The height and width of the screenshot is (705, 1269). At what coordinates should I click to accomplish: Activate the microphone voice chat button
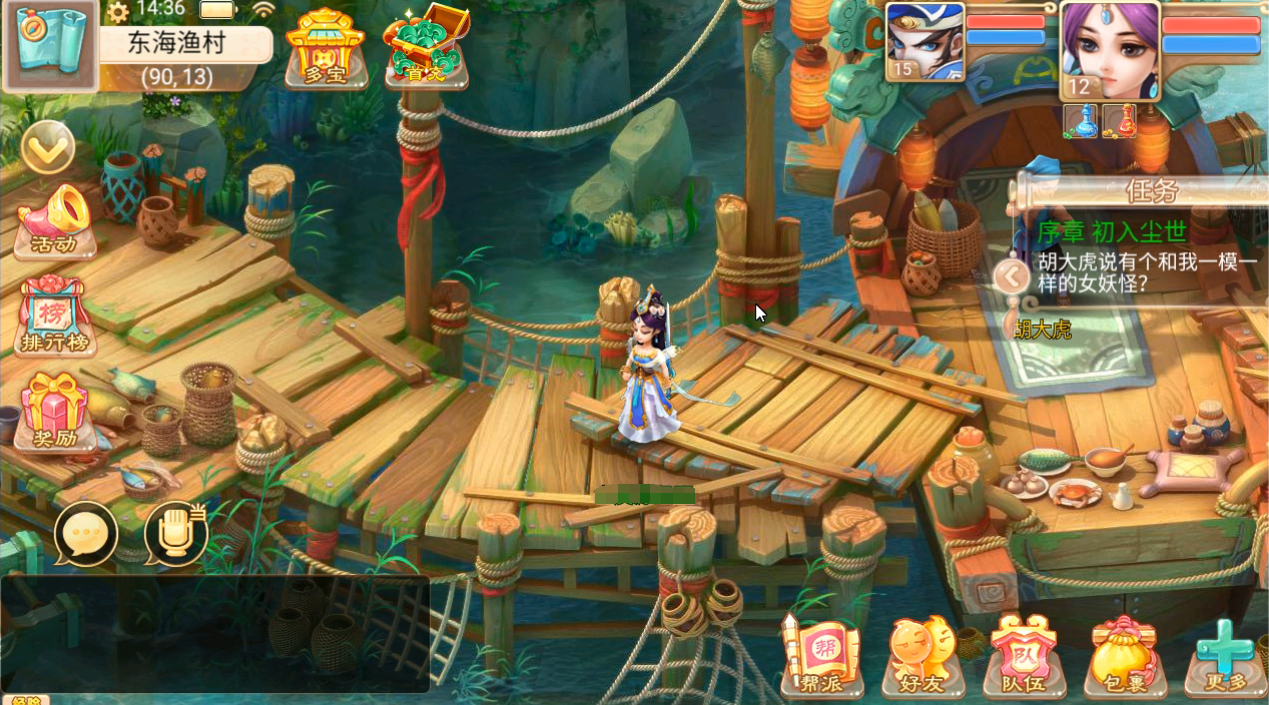click(x=176, y=534)
